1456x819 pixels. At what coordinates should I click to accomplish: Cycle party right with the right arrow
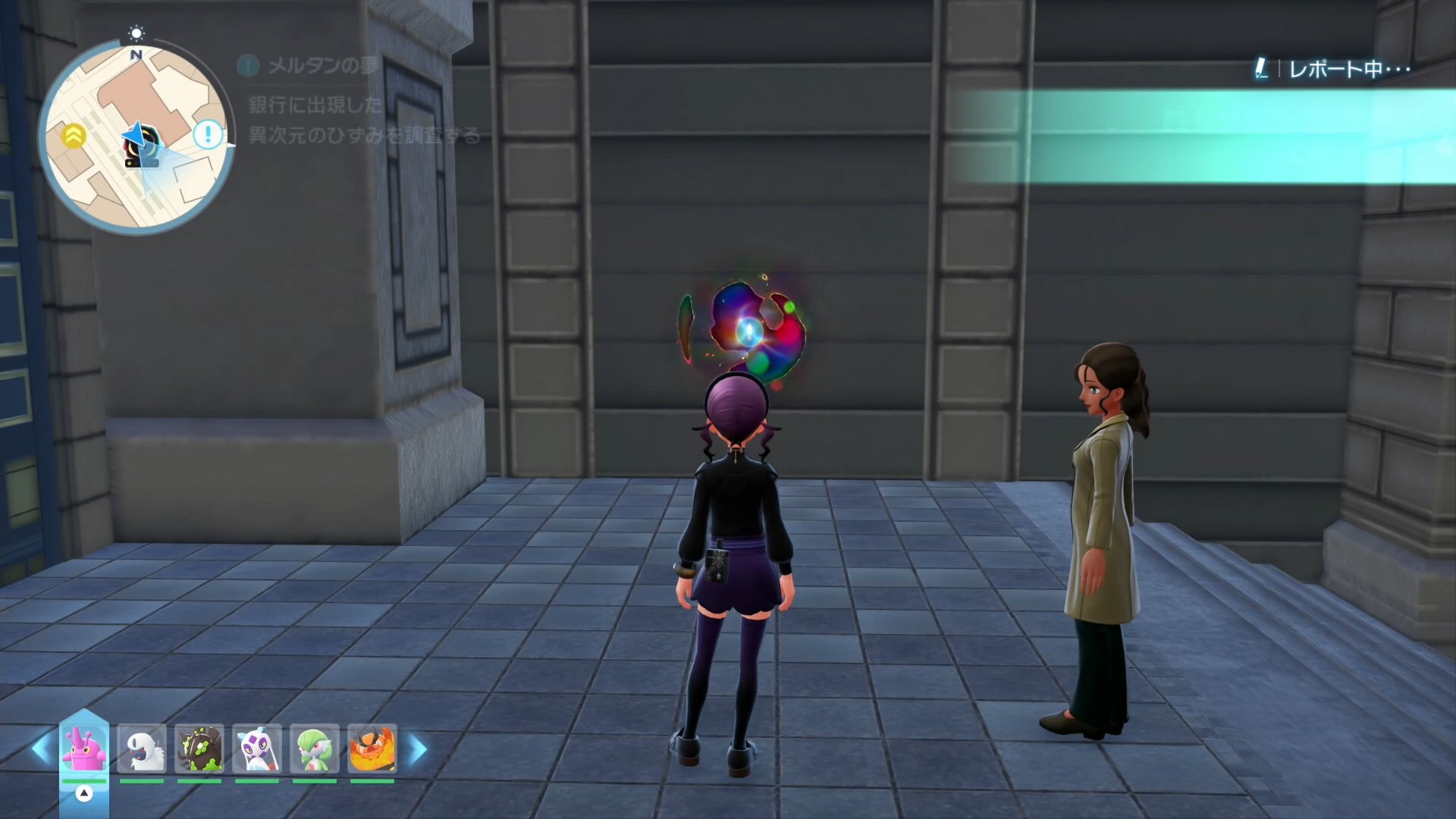pyautogui.click(x=418, y=749)
